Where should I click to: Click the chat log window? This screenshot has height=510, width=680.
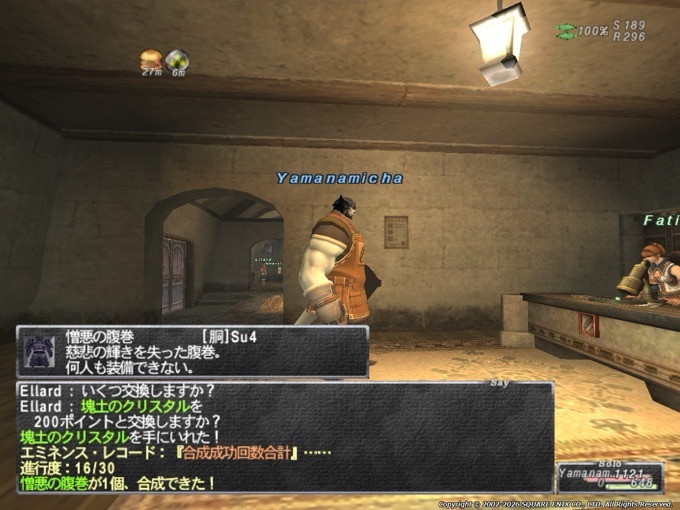[x=285, y=437]
